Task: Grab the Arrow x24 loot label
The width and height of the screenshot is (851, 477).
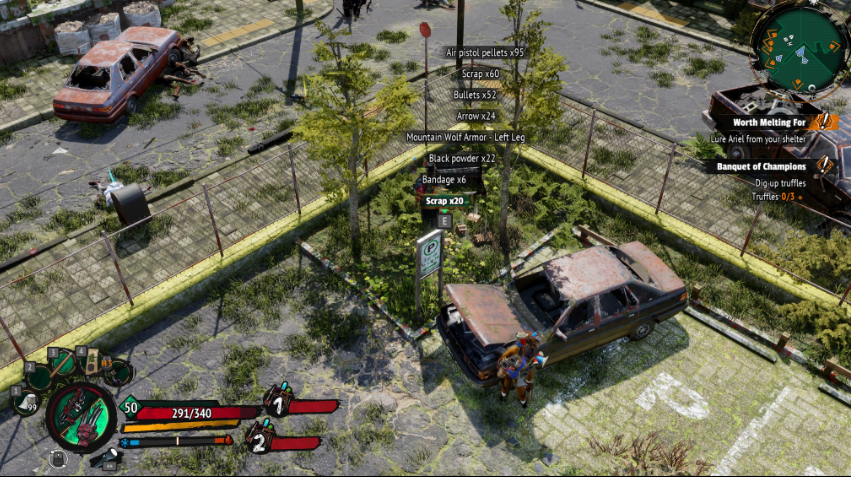Action: click(476, 116)
